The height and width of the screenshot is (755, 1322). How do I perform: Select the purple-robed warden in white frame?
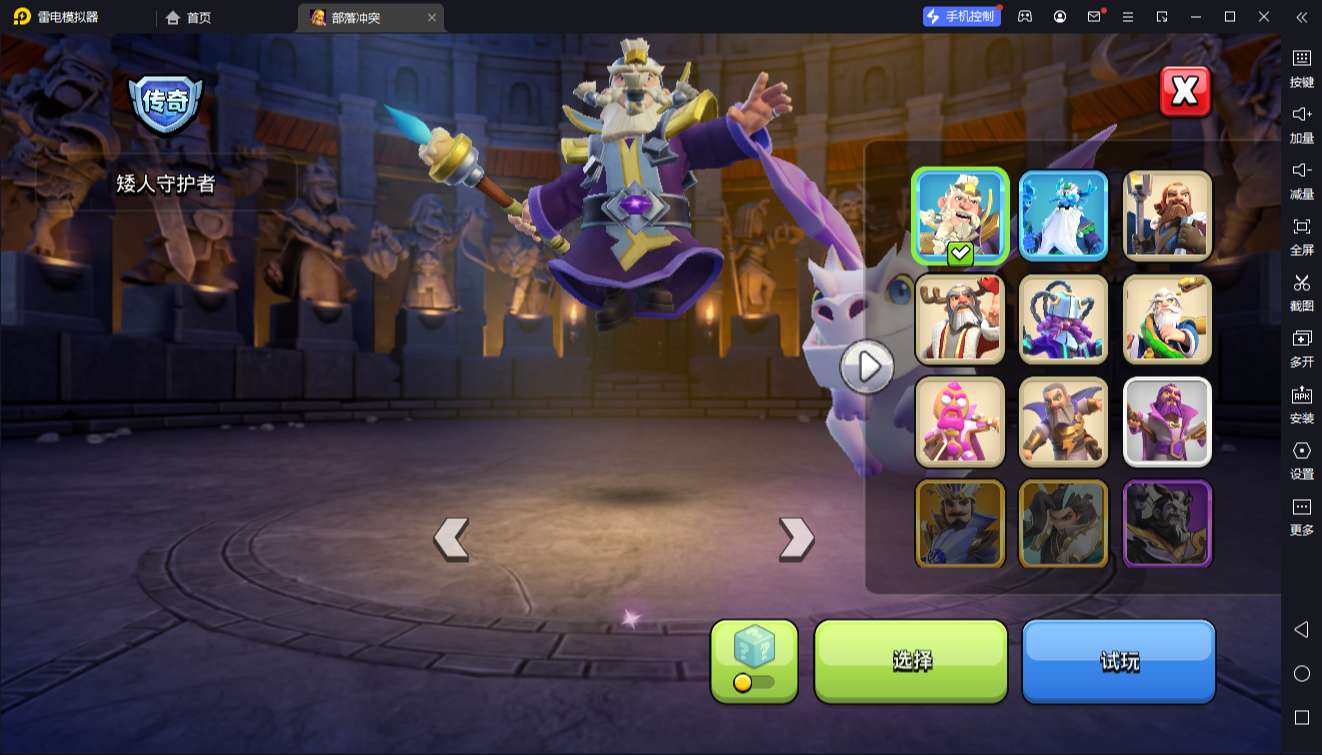pos(1167,422)
